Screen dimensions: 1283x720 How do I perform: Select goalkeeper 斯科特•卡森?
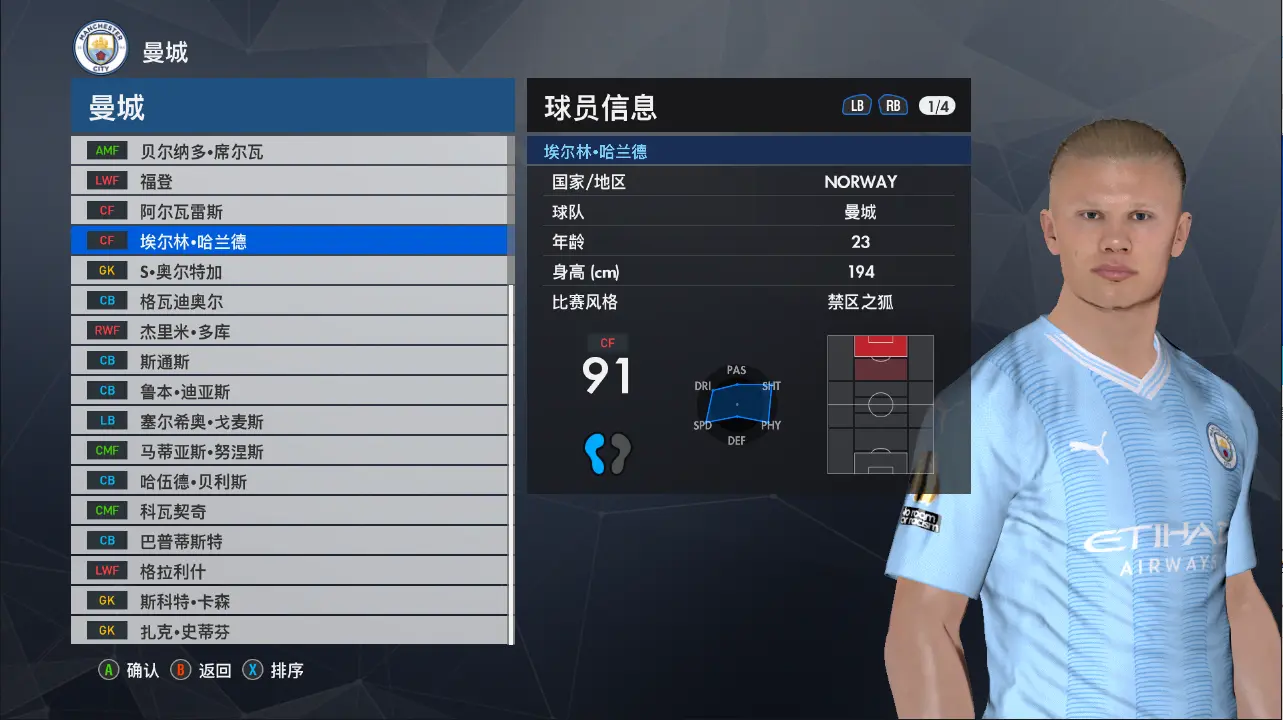(289, 601)
